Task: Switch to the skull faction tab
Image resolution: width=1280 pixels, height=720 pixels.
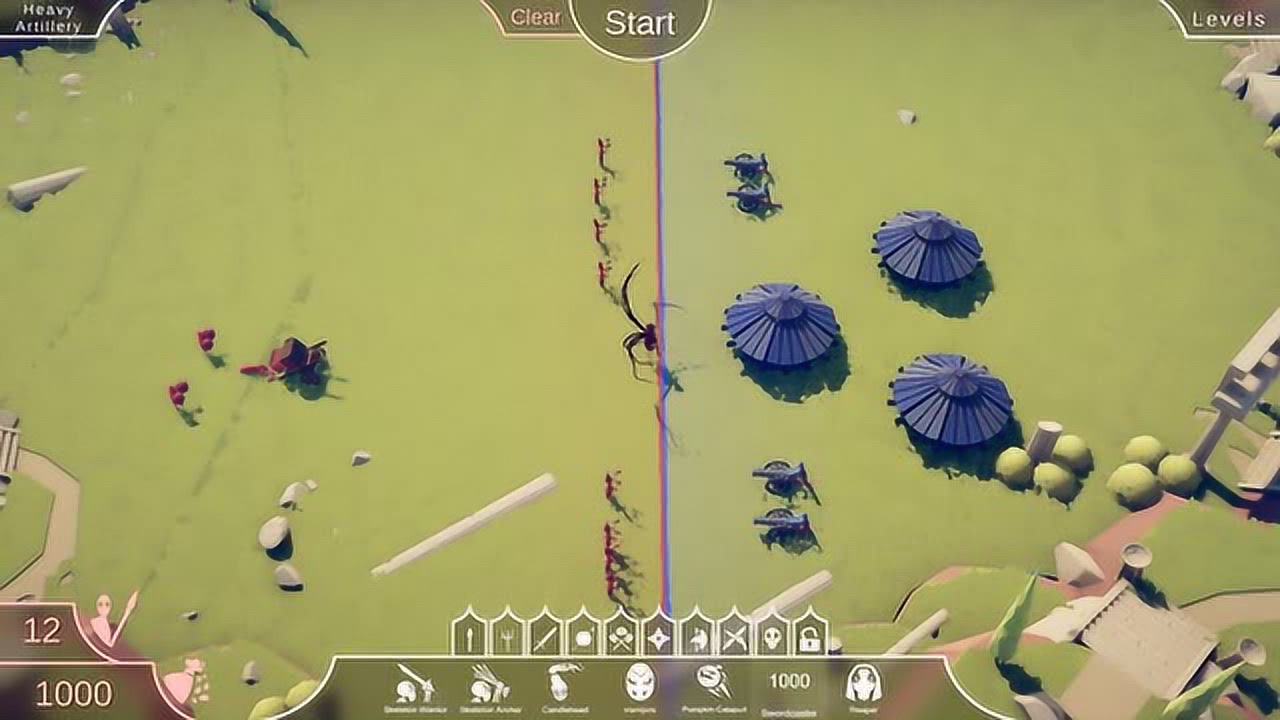Action: (773, 636)
